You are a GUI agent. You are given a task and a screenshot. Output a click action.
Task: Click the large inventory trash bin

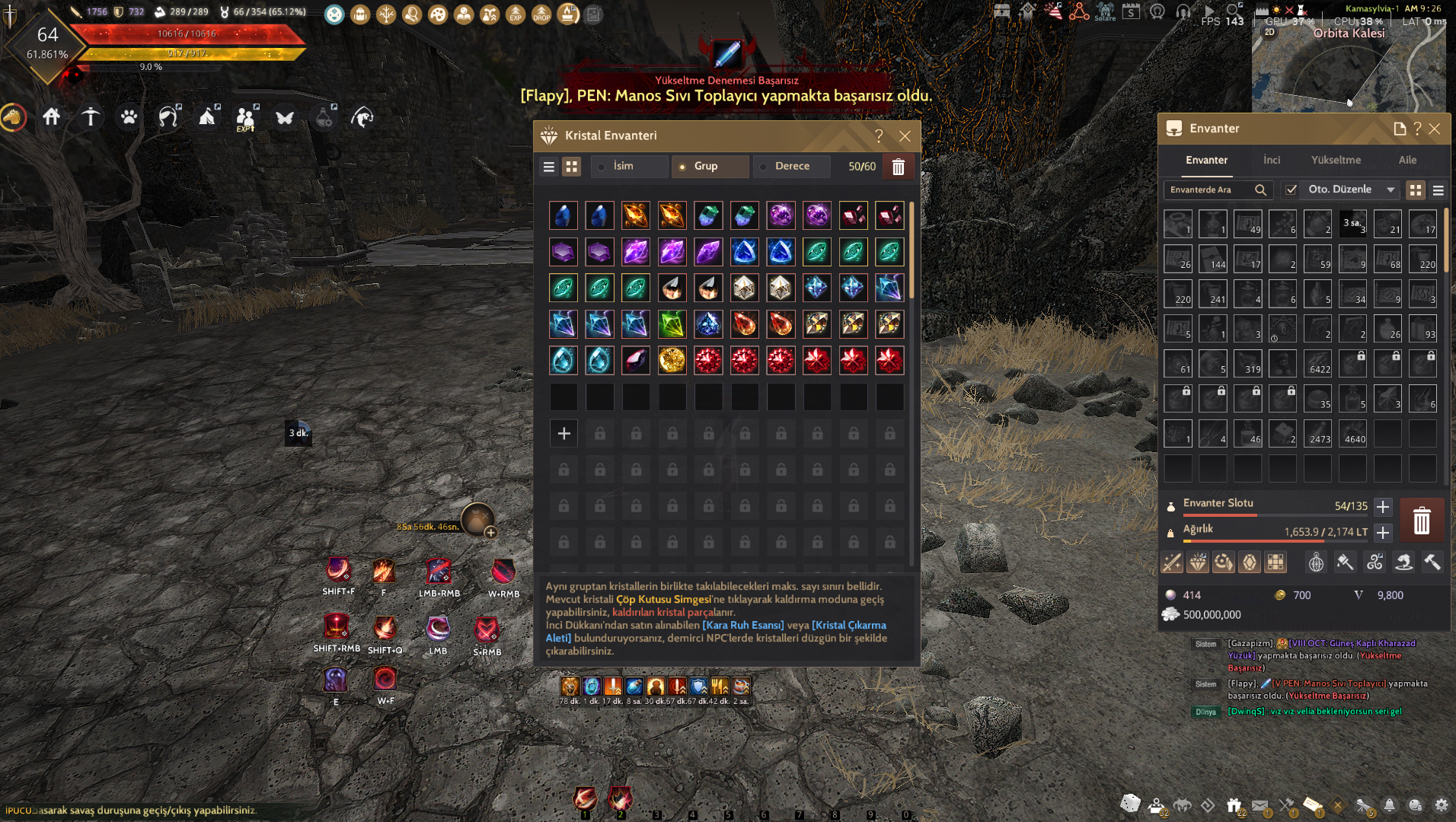pyautogui.click(x=1421, y=521)
